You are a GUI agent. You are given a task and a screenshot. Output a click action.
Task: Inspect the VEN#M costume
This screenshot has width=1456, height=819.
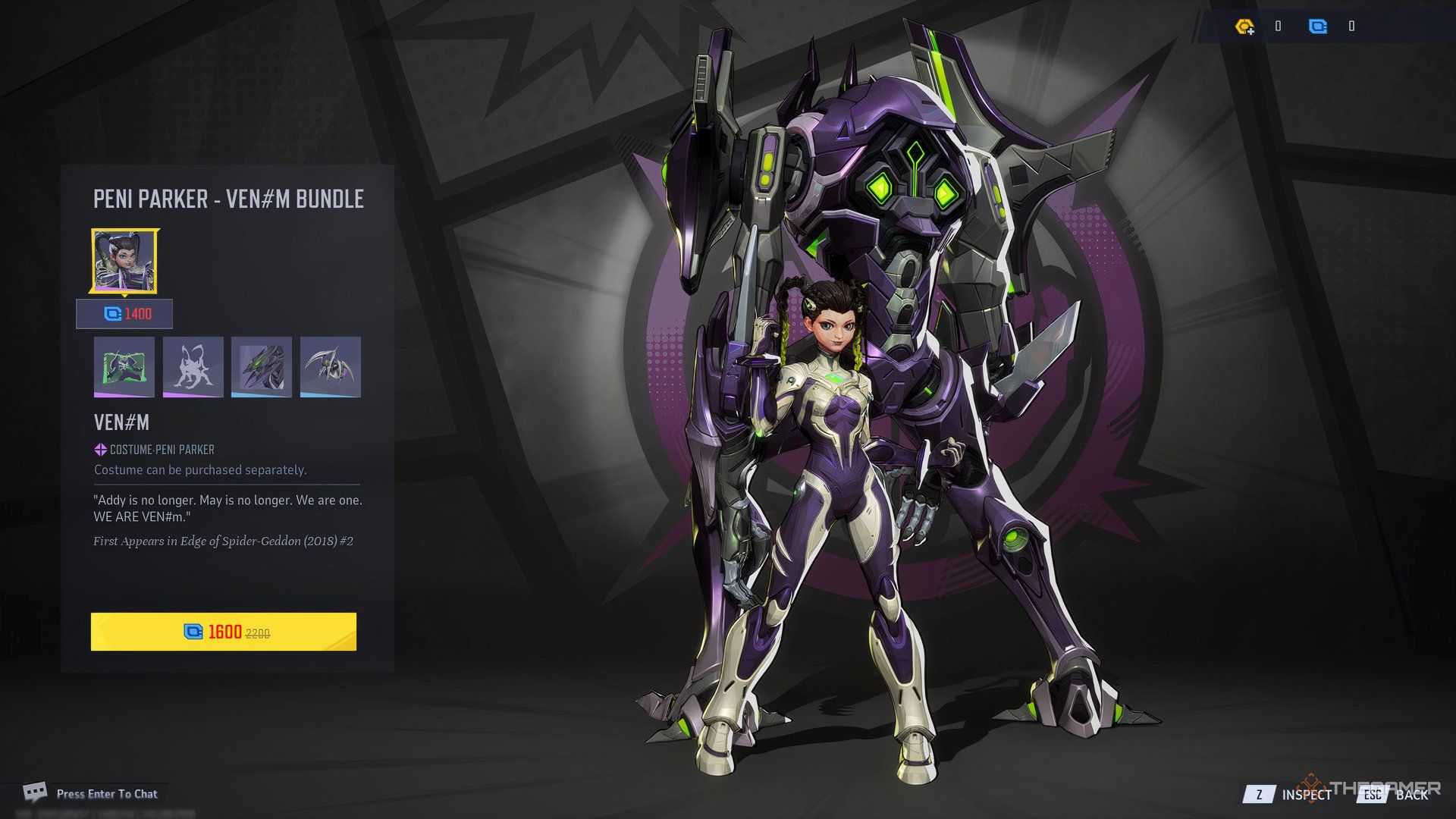(x=1289, y=794)
